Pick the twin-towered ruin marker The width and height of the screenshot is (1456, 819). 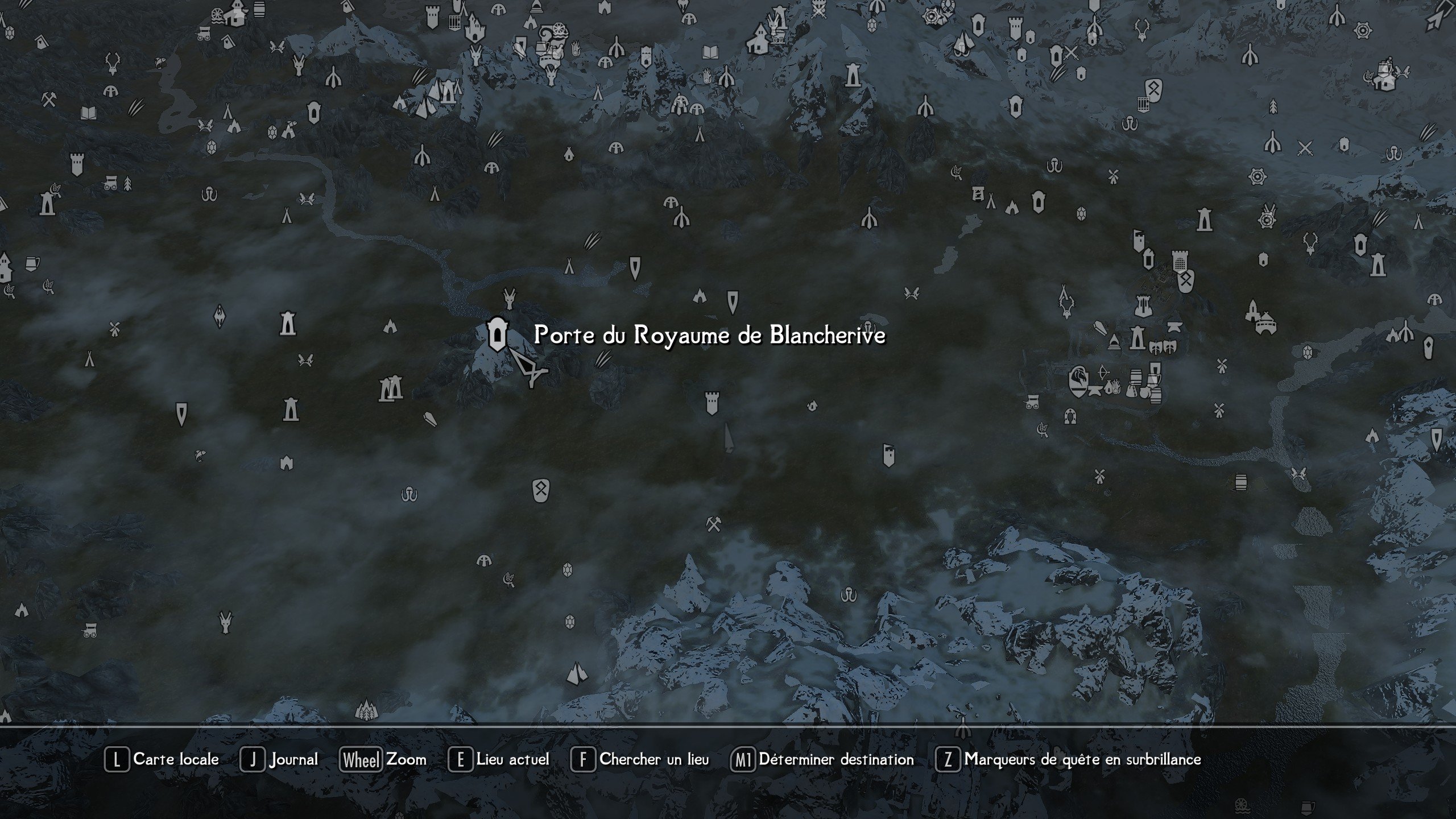391,390
